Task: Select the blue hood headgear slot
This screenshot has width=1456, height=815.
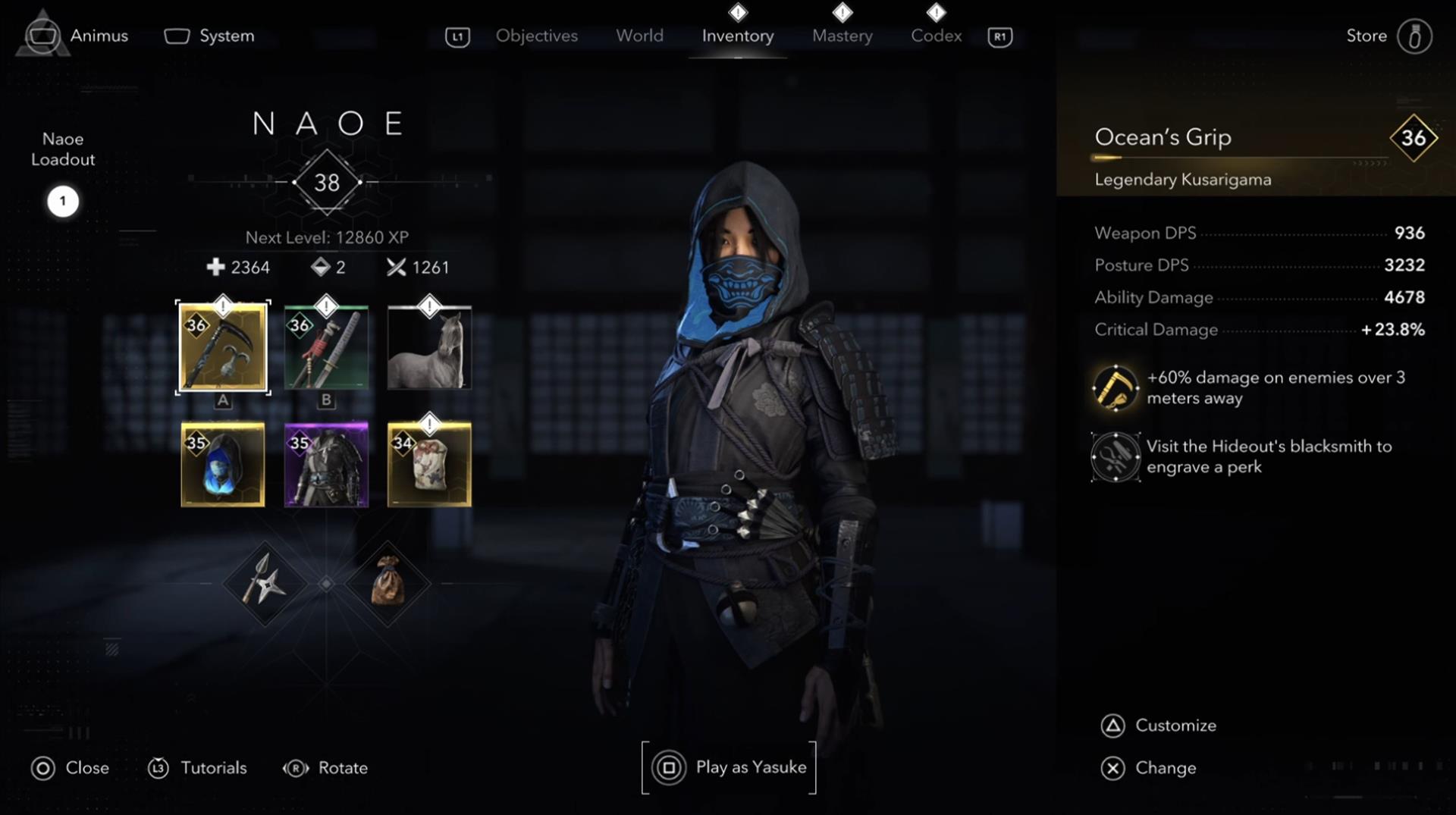Action: 223,465
